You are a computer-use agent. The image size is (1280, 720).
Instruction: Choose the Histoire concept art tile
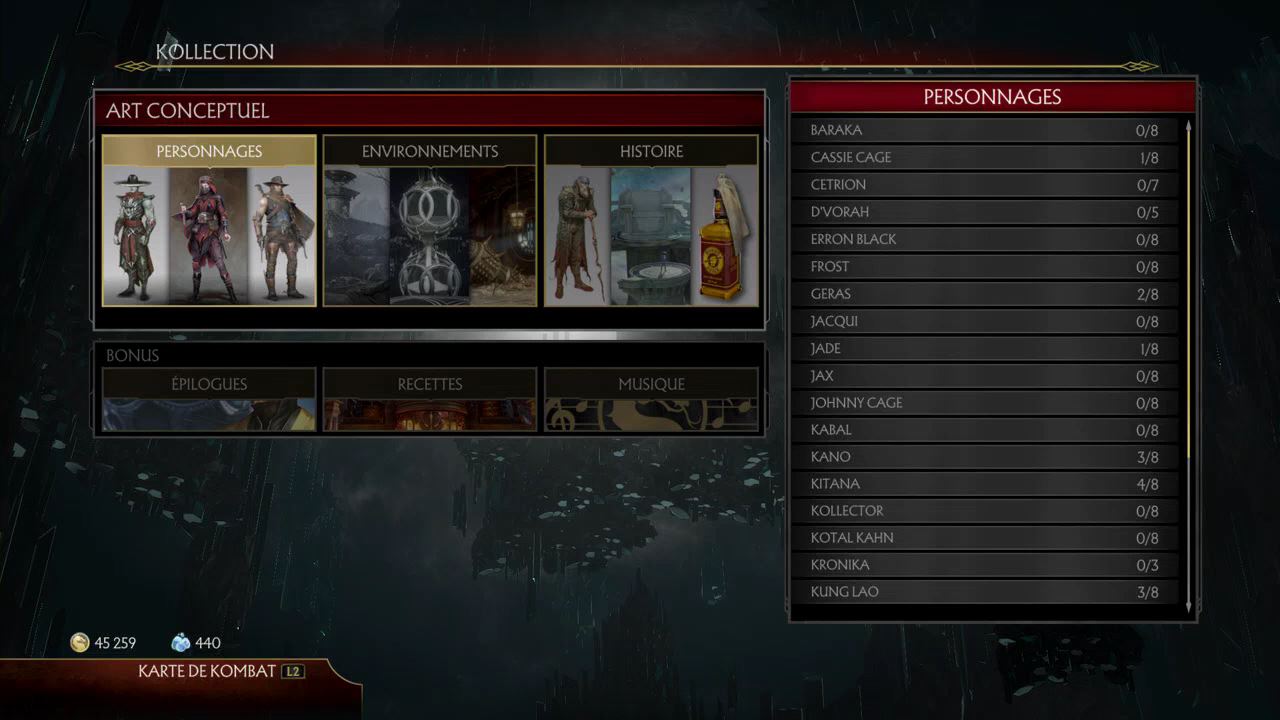tap(651, 221)
